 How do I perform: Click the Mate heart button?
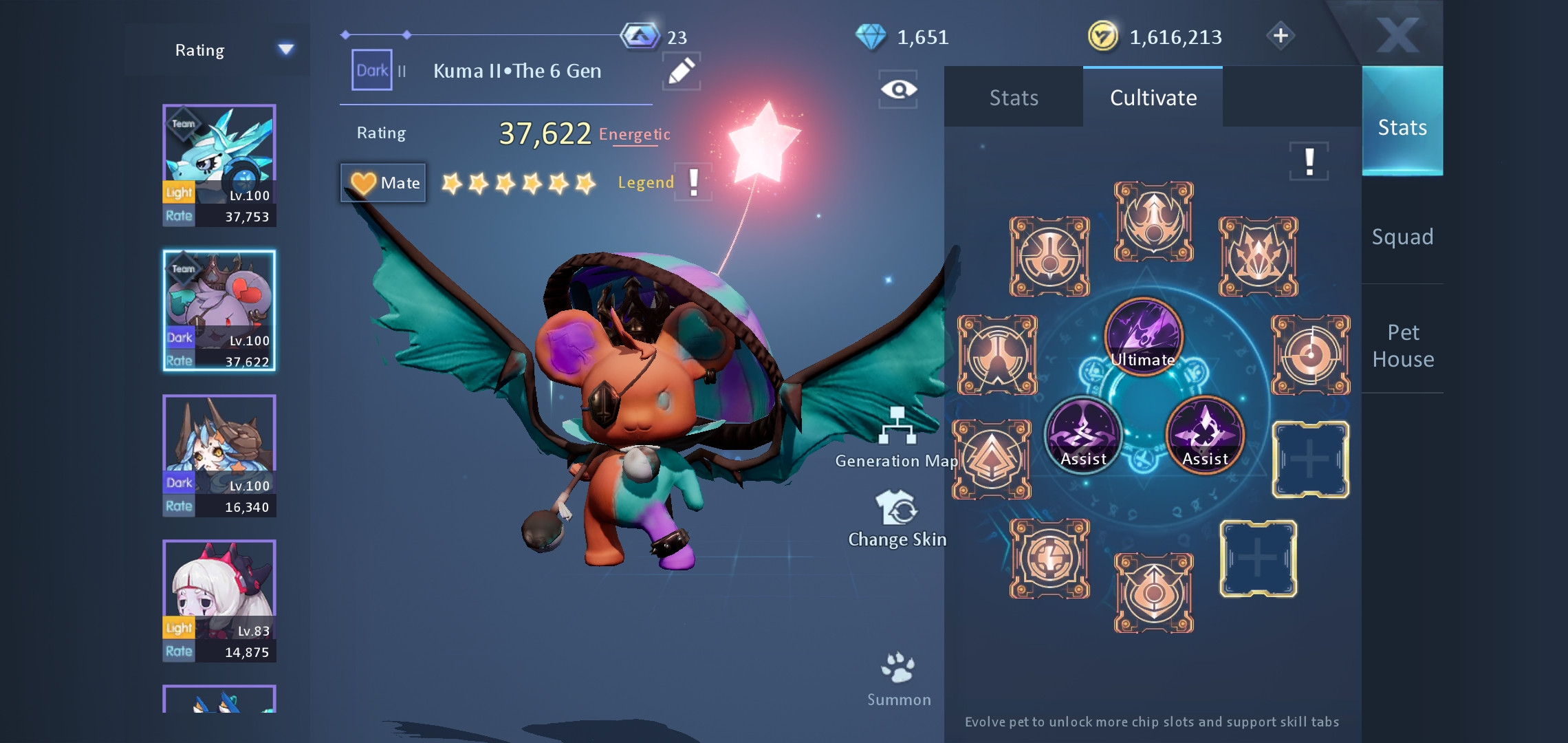[x=384, y=183]
